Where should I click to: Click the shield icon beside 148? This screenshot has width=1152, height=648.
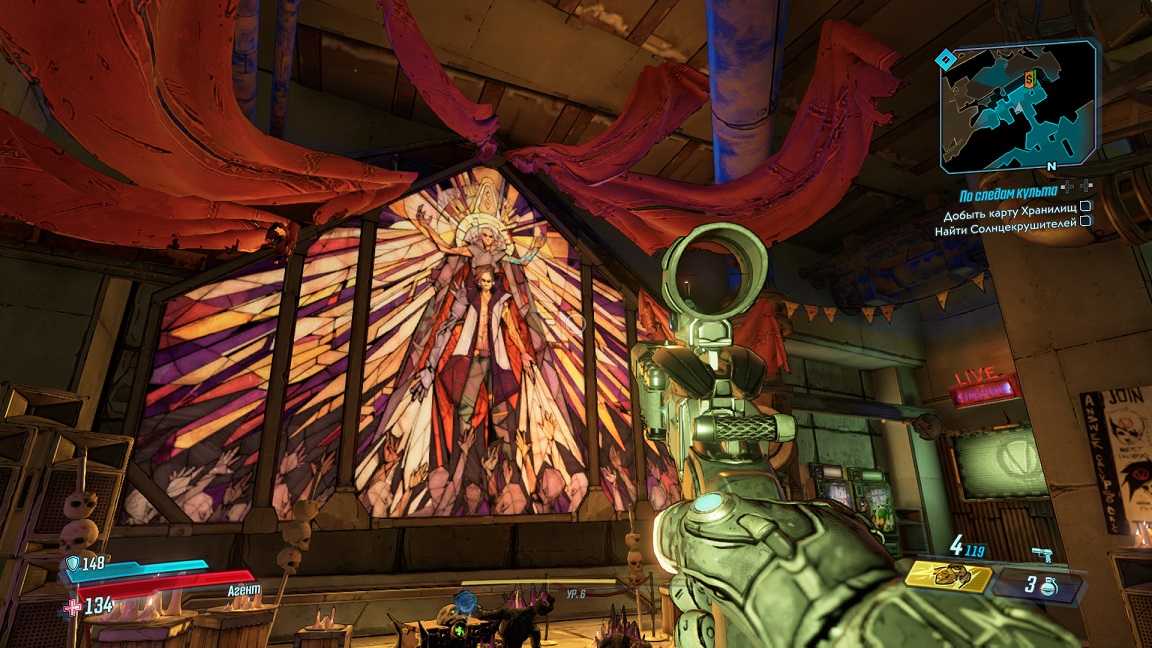tap(72, 563)
